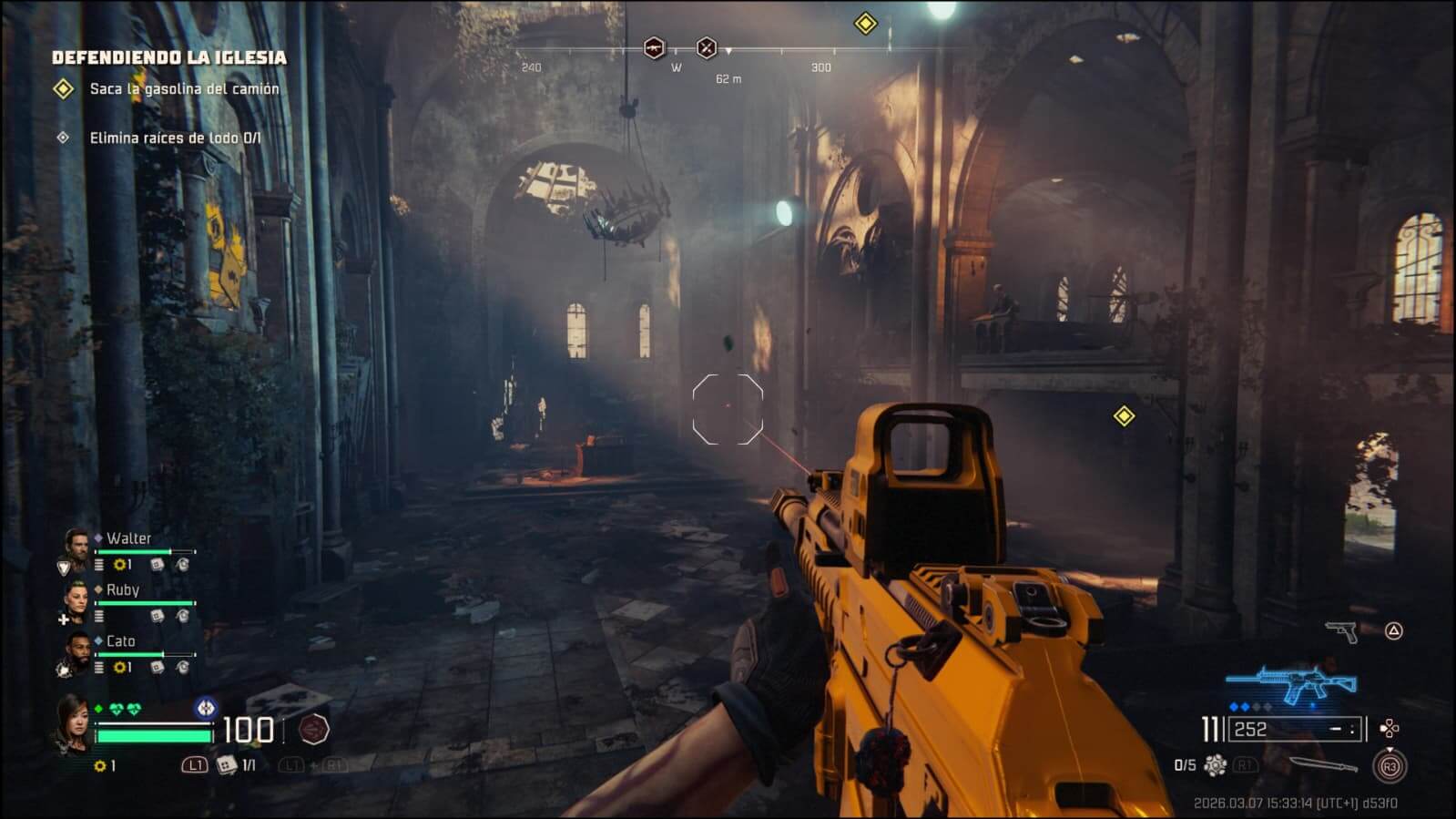
Task: Select the grenade icon next to 0/5
Action: (1215, 765)
